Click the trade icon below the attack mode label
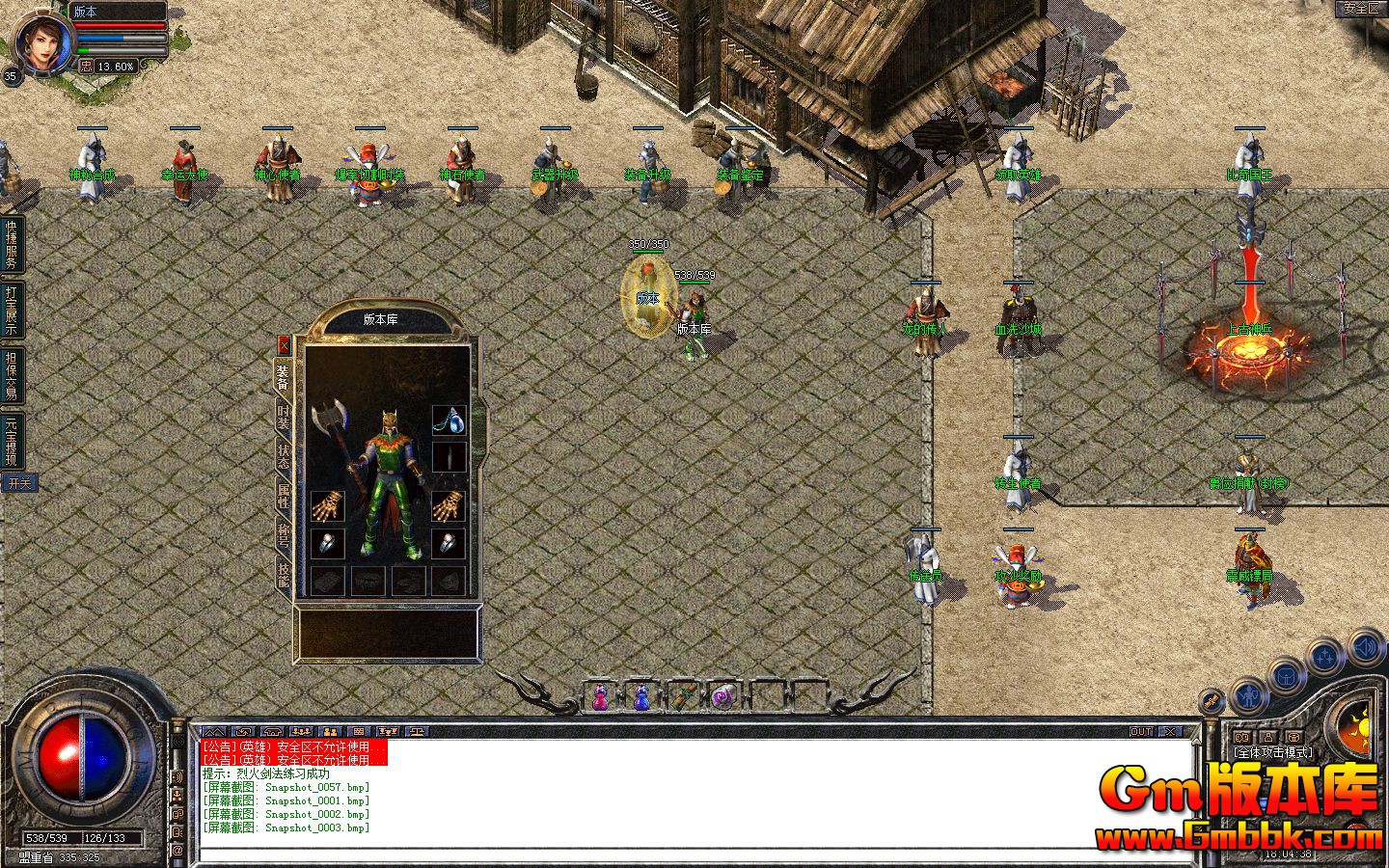This screenshot has width=1389, height=868. (x=1242, y=737)
